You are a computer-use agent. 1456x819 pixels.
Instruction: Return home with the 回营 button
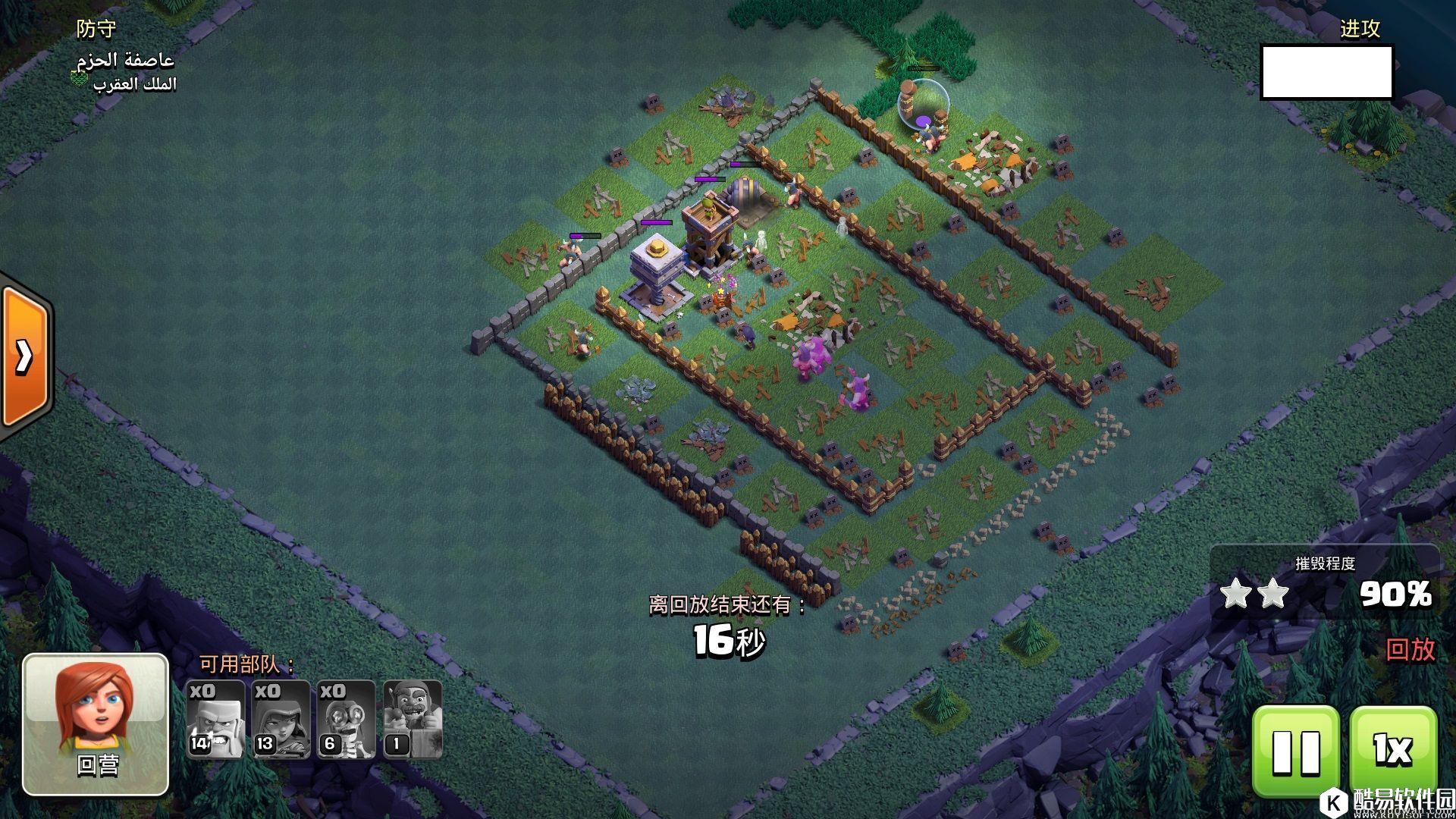[96, 724]
